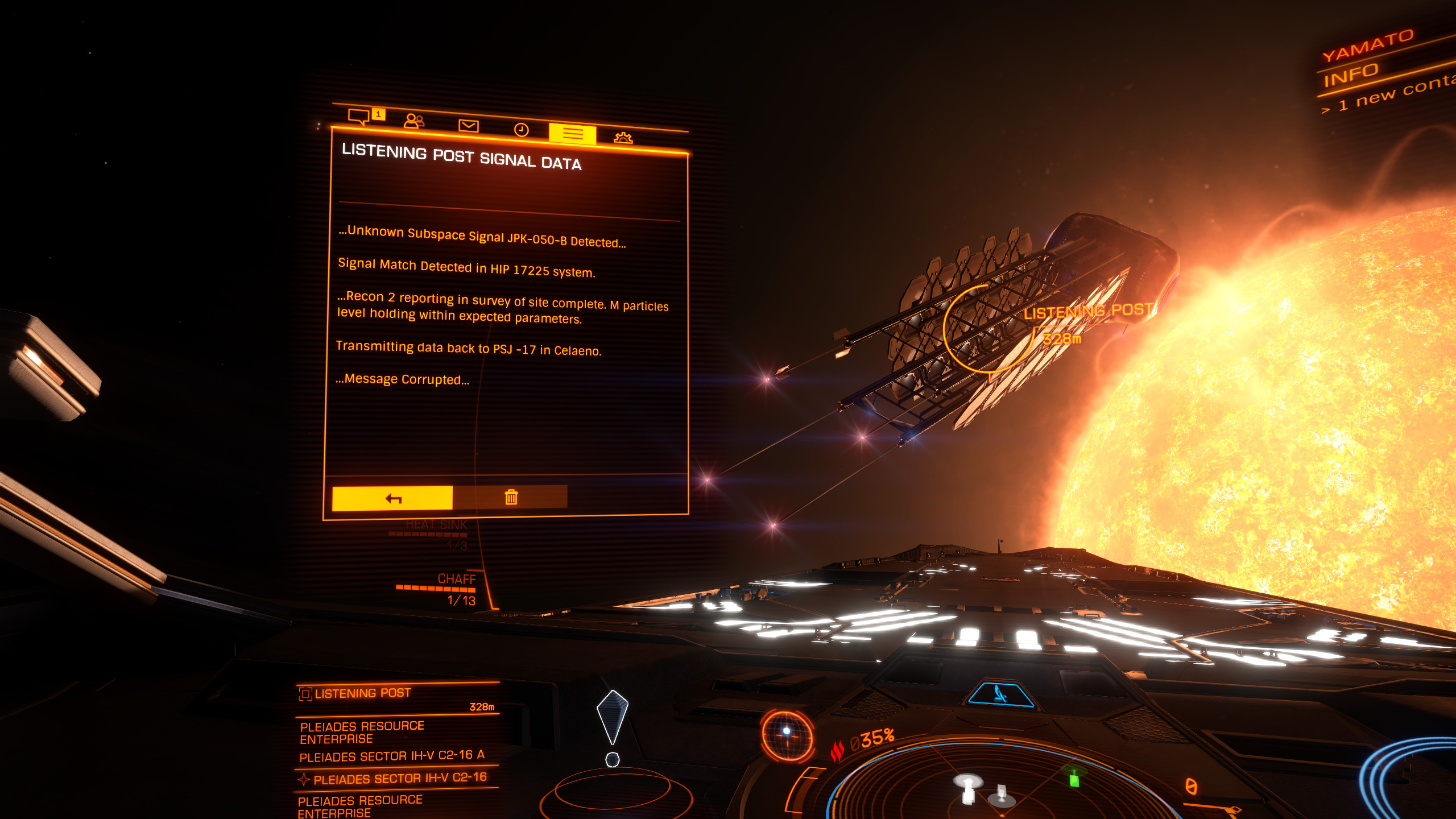This screenshot has height=819, width=1456.
Task: Delete the message with trash button
Action: [x=511, y=497]
